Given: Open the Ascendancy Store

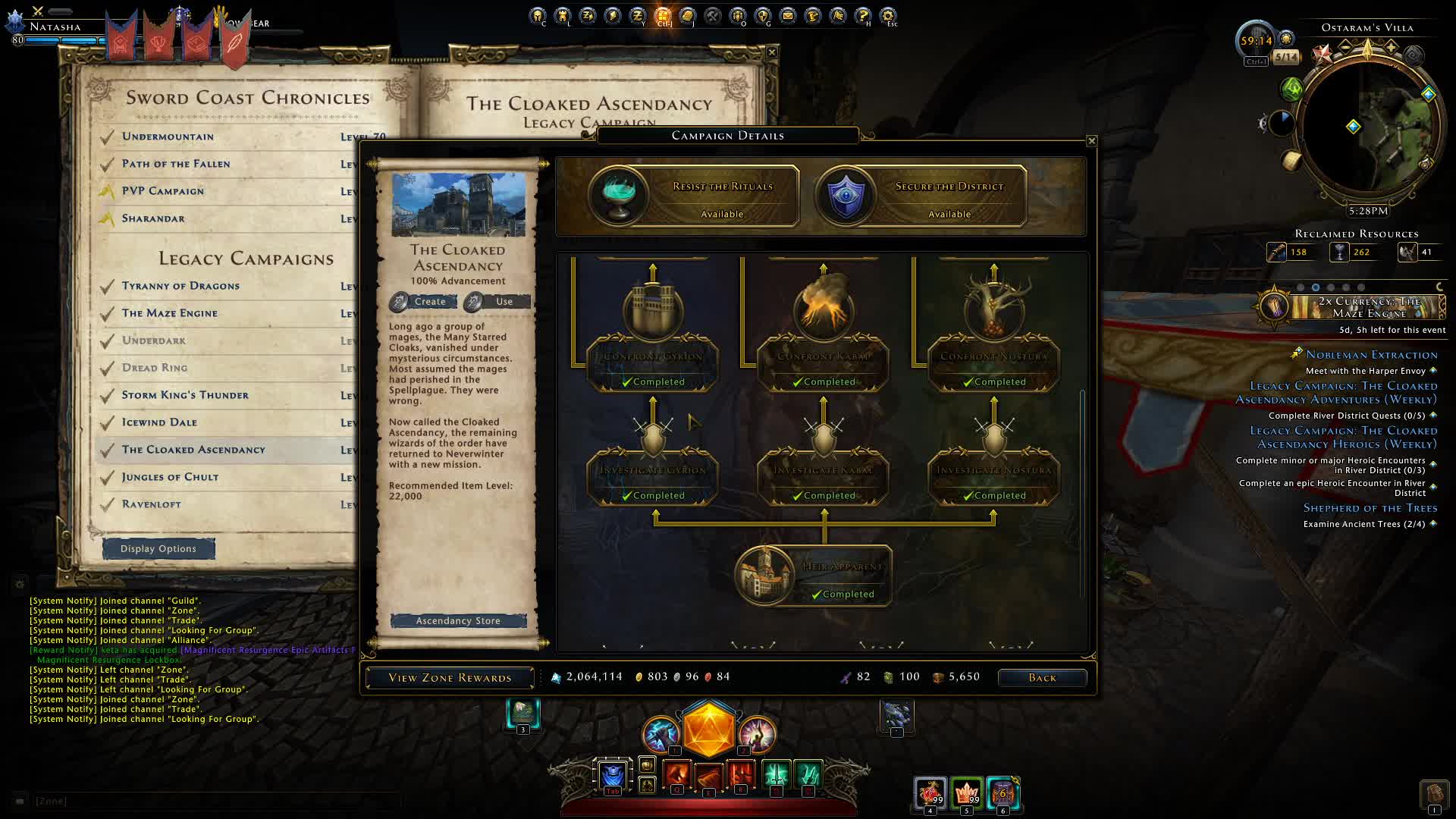Looking at the screenshot, I should click(x=458, y=621).
